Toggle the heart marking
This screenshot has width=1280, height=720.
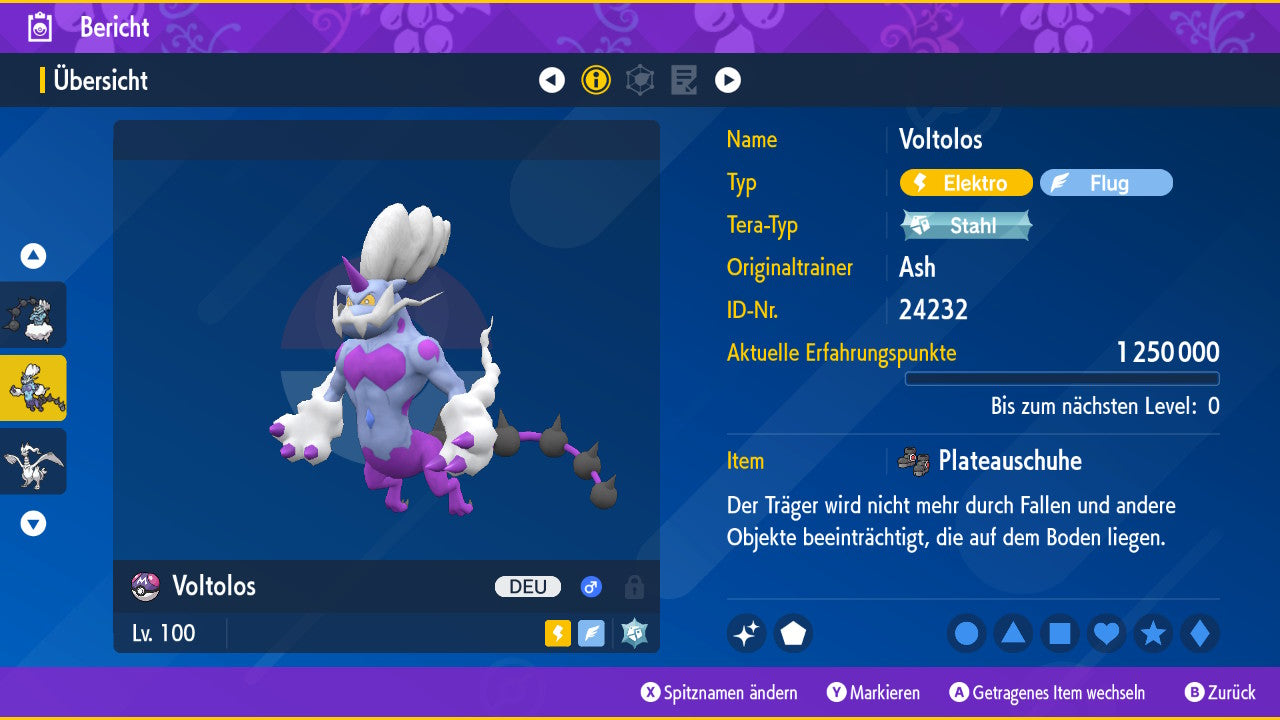(x=1106, y=634)
